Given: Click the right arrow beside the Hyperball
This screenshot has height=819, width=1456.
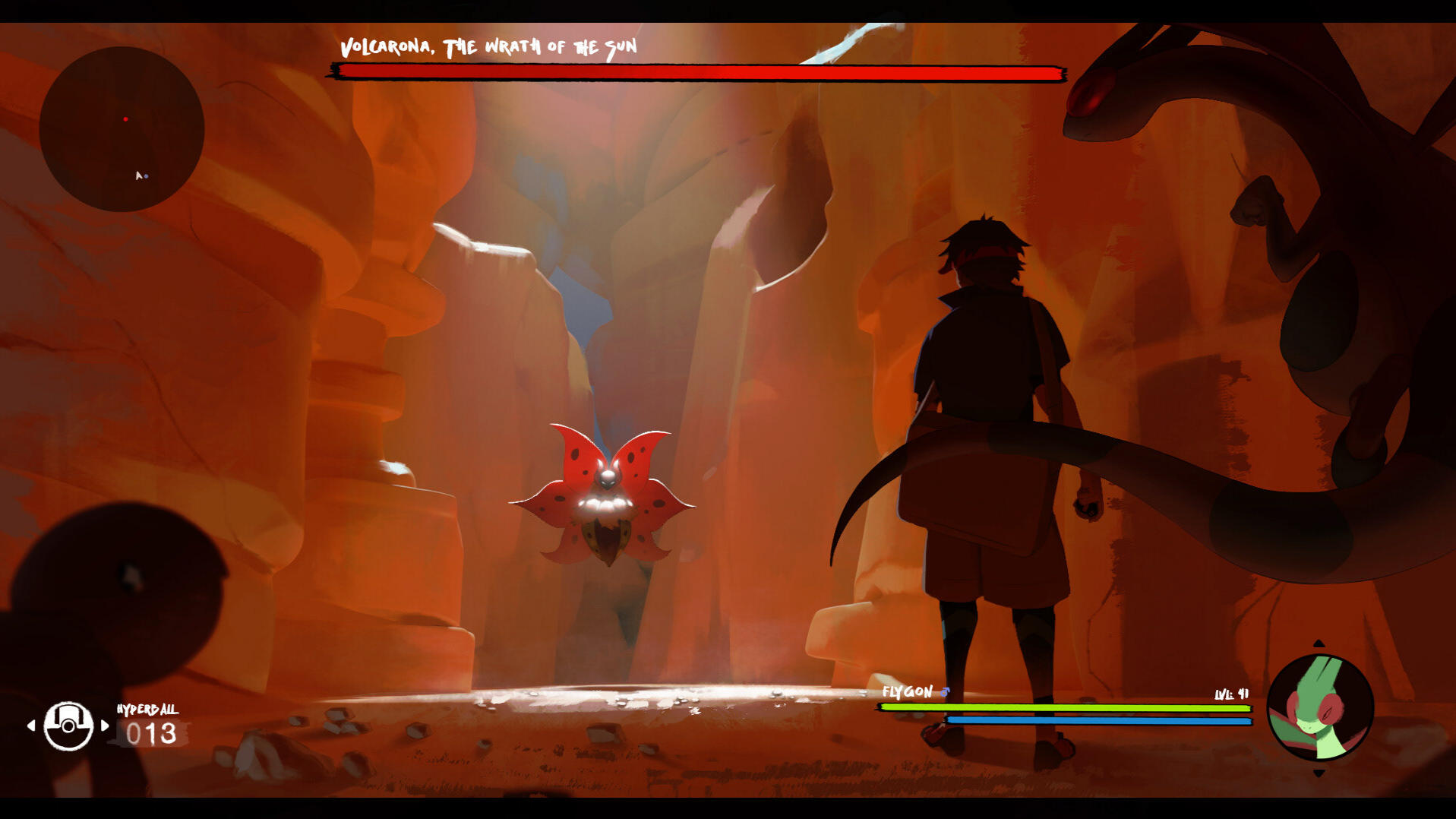Looking at the screenshot, I should point(105,726).
